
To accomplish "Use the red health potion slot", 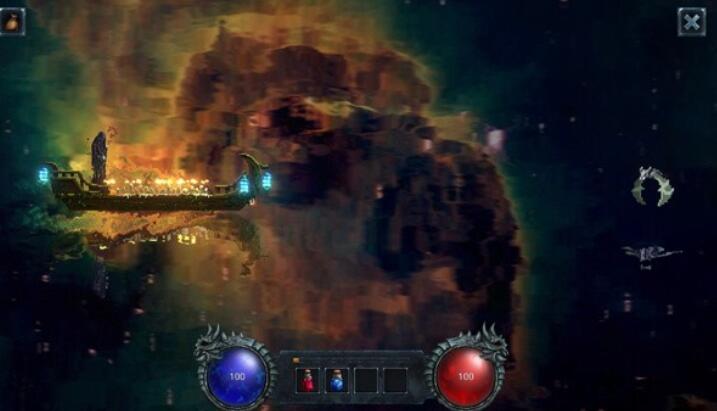I will coord(309,380).
